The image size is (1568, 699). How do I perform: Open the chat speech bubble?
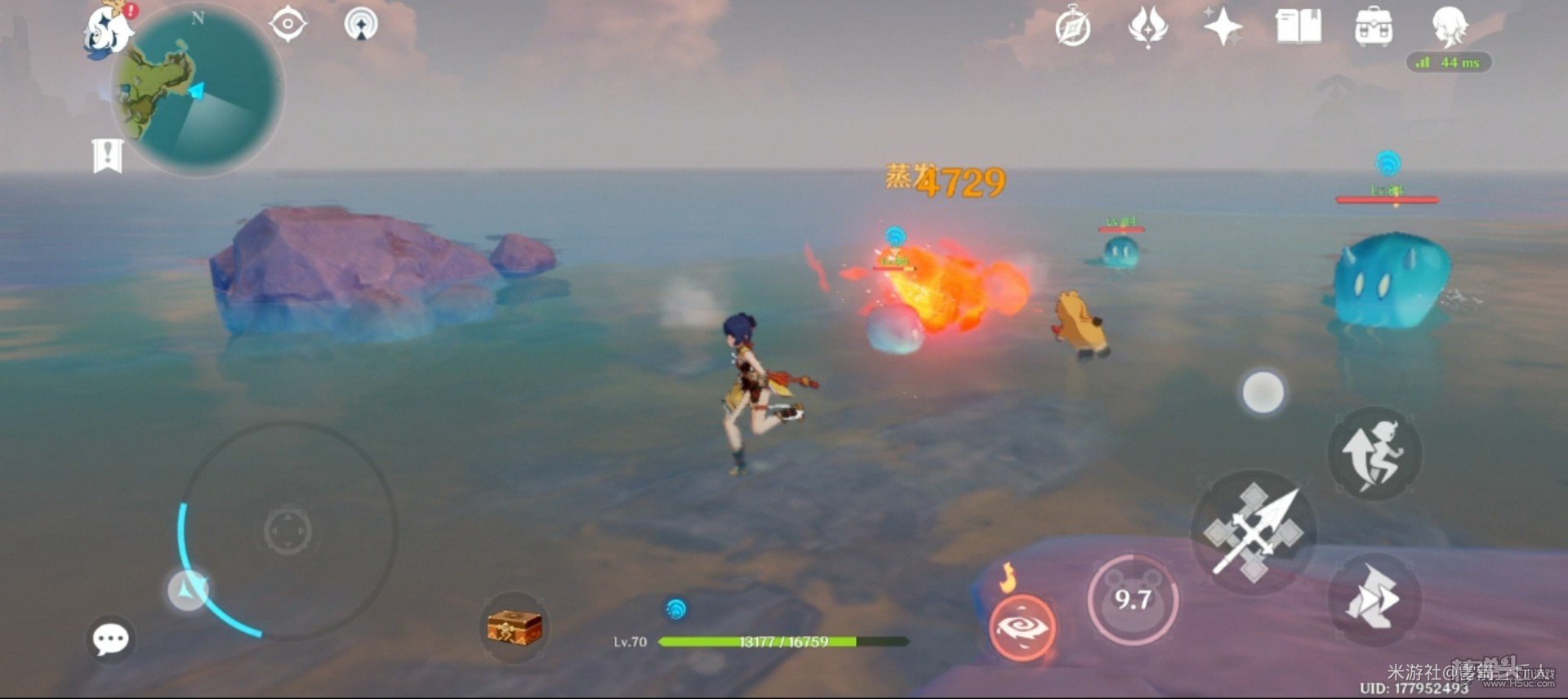coord(110,639)
